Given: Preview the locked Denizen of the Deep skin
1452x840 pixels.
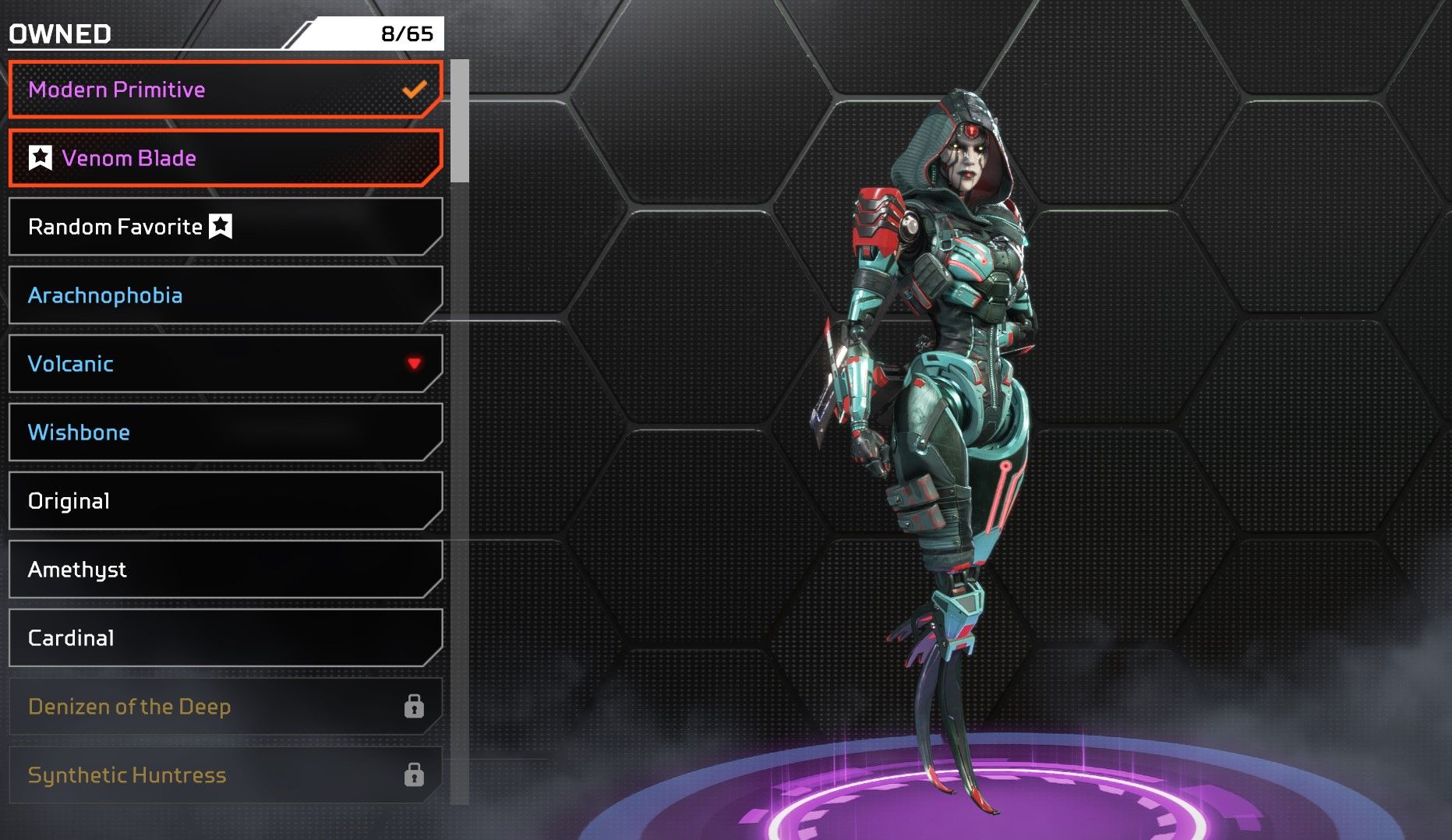Looking at the screenshot, I should click(224, 707).
